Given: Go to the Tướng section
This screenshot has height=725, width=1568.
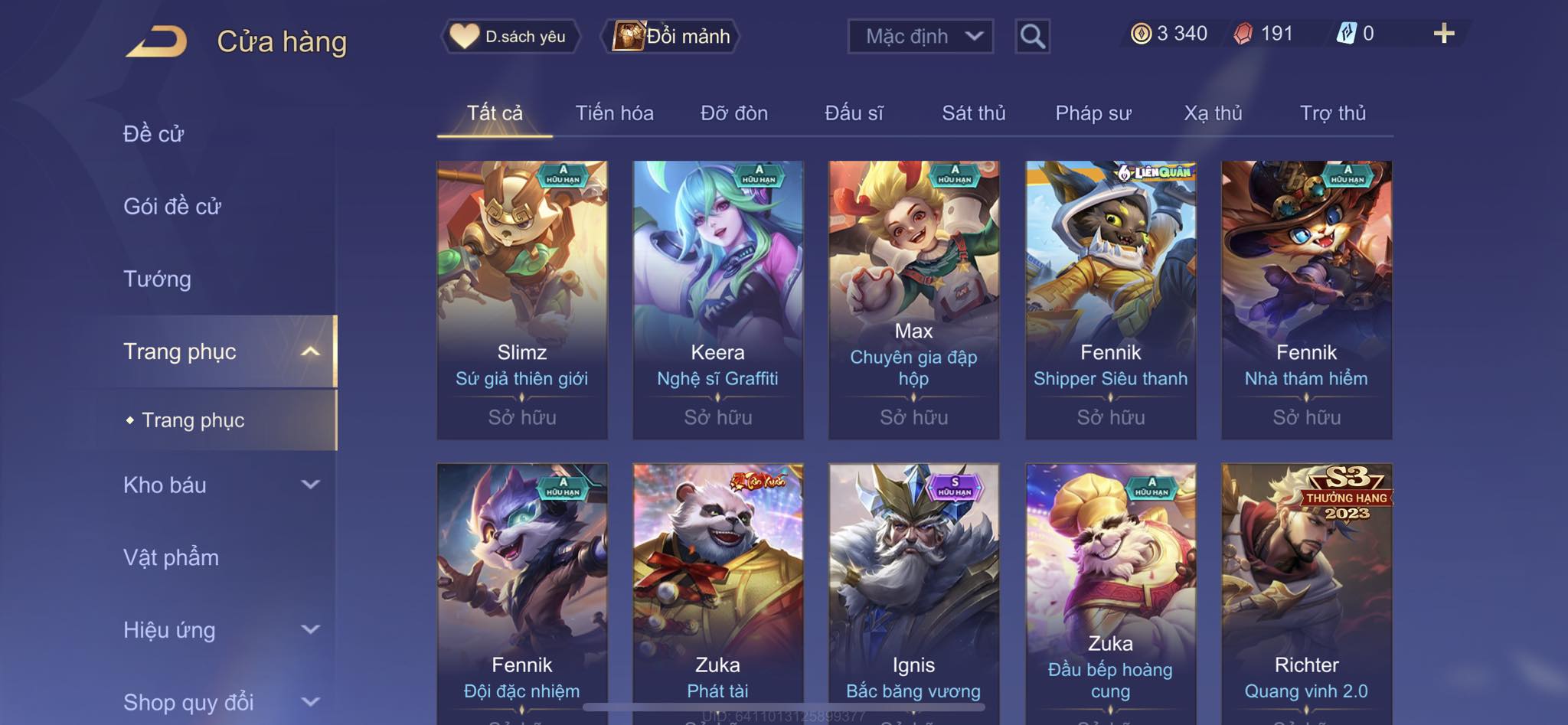Looking at the screenshot, I should [157, 279].
